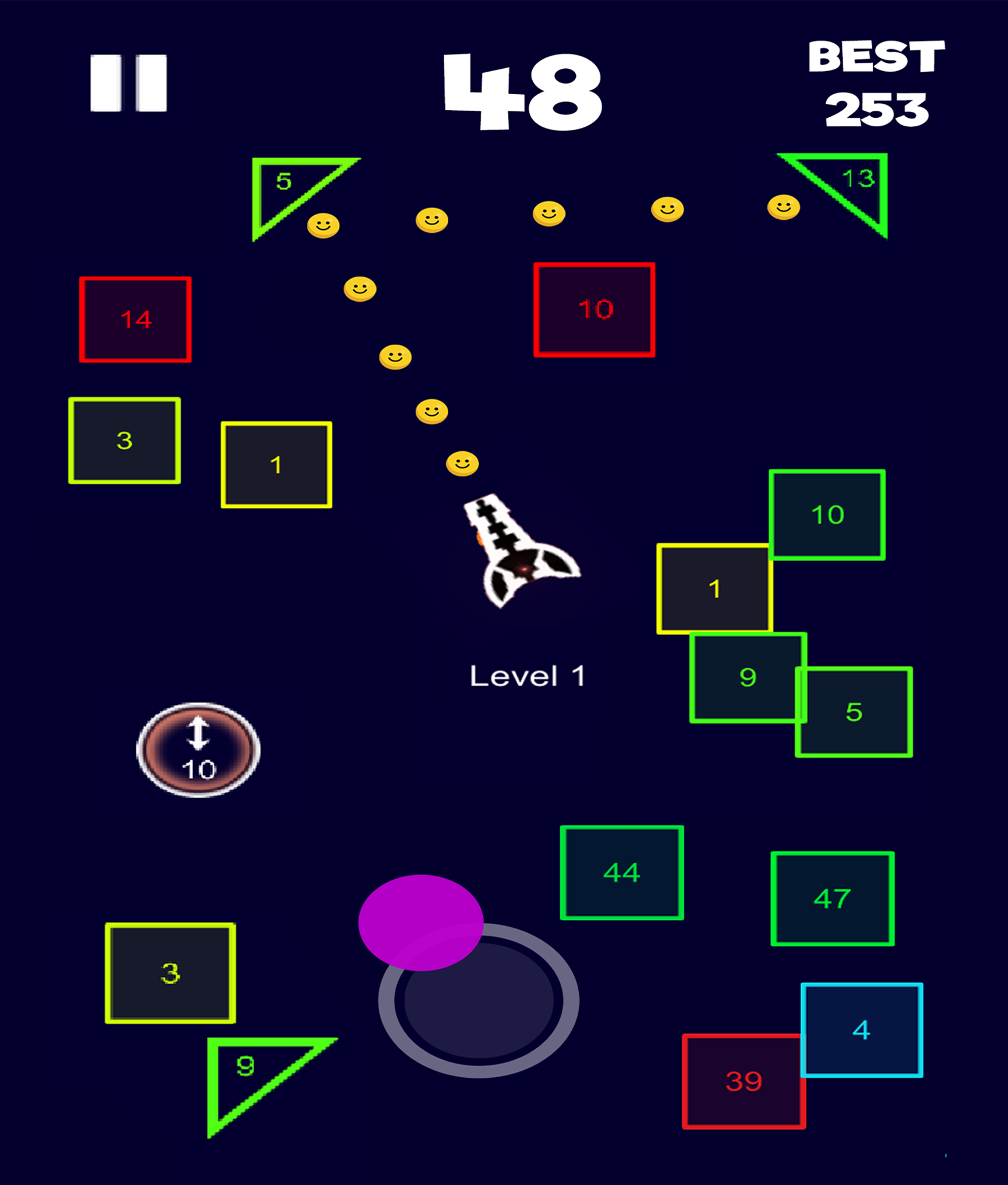Viewport: 1008px width, 1185px height.
Task: Select the green block numbered 44
Action: click(x=621, y=872)
